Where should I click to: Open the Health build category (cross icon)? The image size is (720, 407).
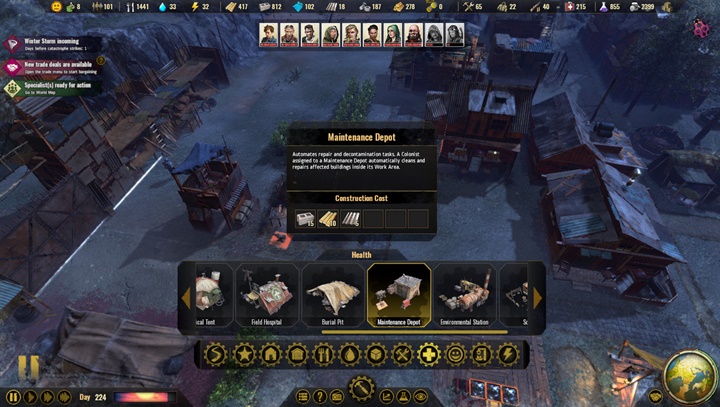tap(428, 353)
